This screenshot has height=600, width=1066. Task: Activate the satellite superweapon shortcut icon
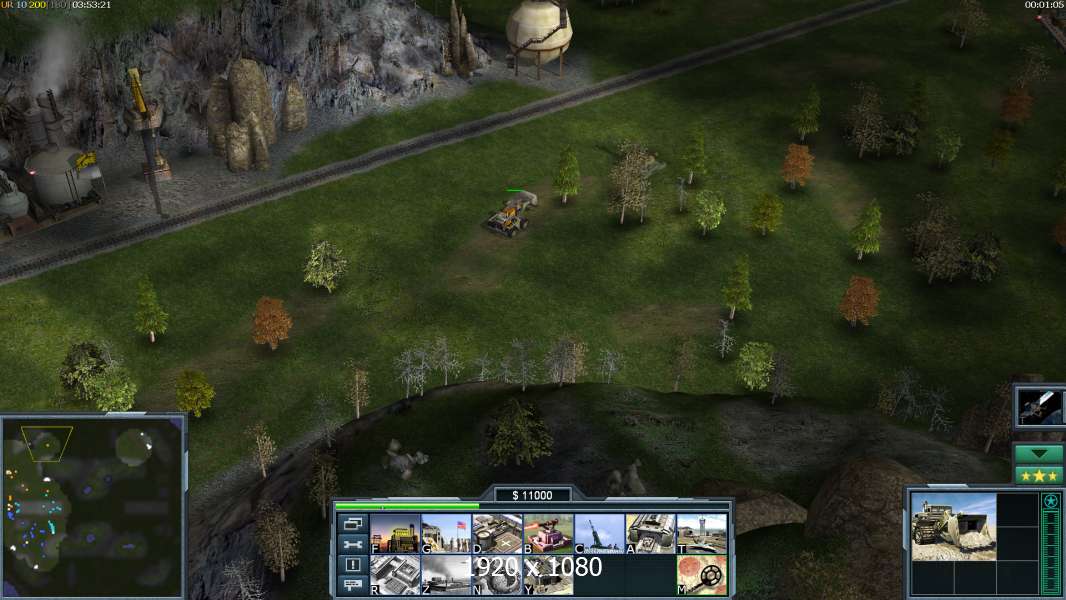(1040, 406)
